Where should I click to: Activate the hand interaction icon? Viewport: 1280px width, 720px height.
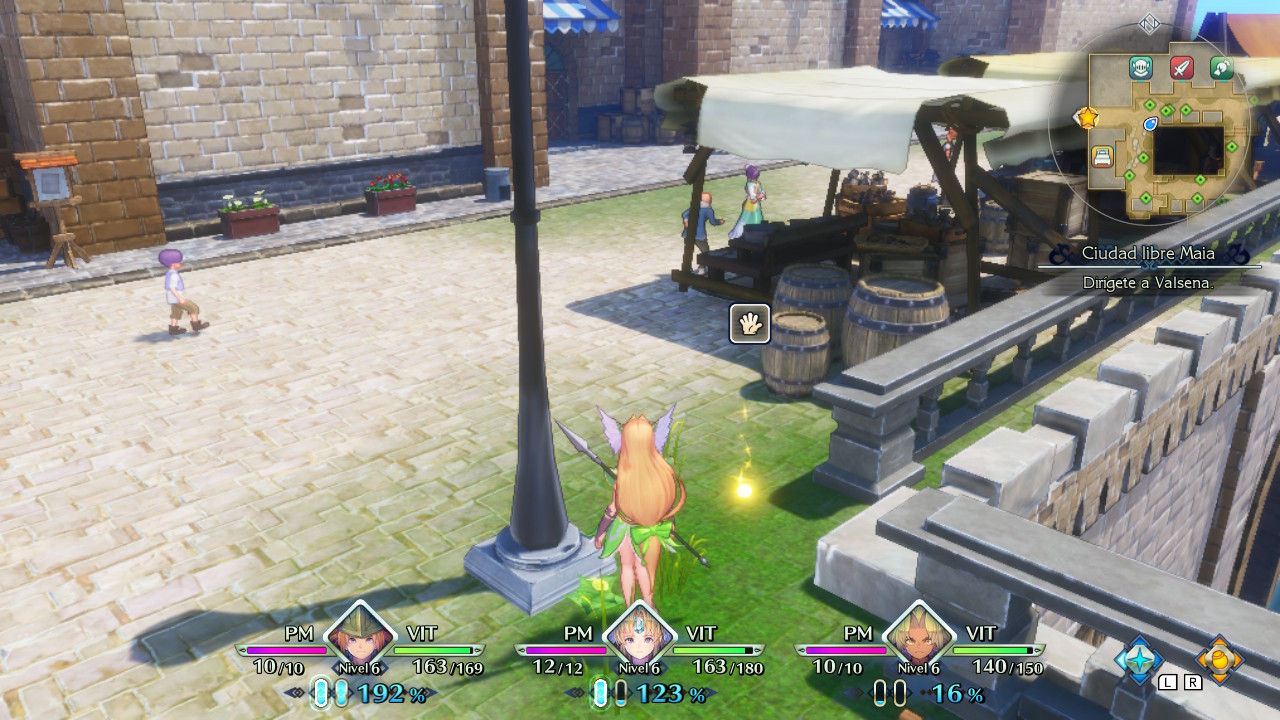pos(750,323)
